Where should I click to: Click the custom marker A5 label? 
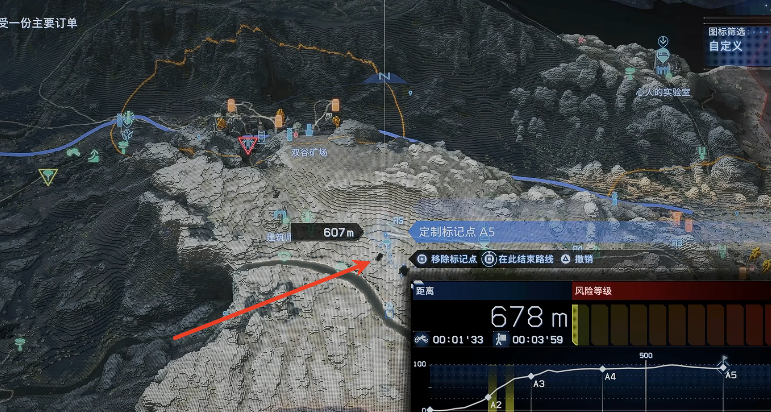point(456,231)
